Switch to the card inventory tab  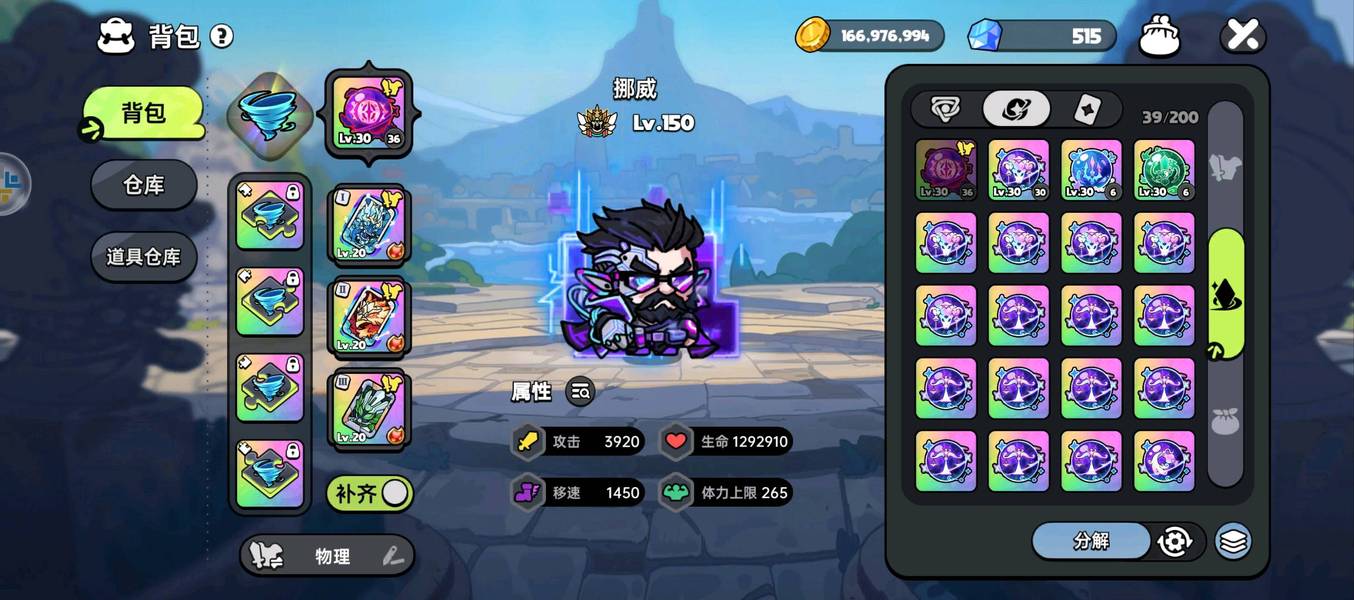tap(1087, 108)
